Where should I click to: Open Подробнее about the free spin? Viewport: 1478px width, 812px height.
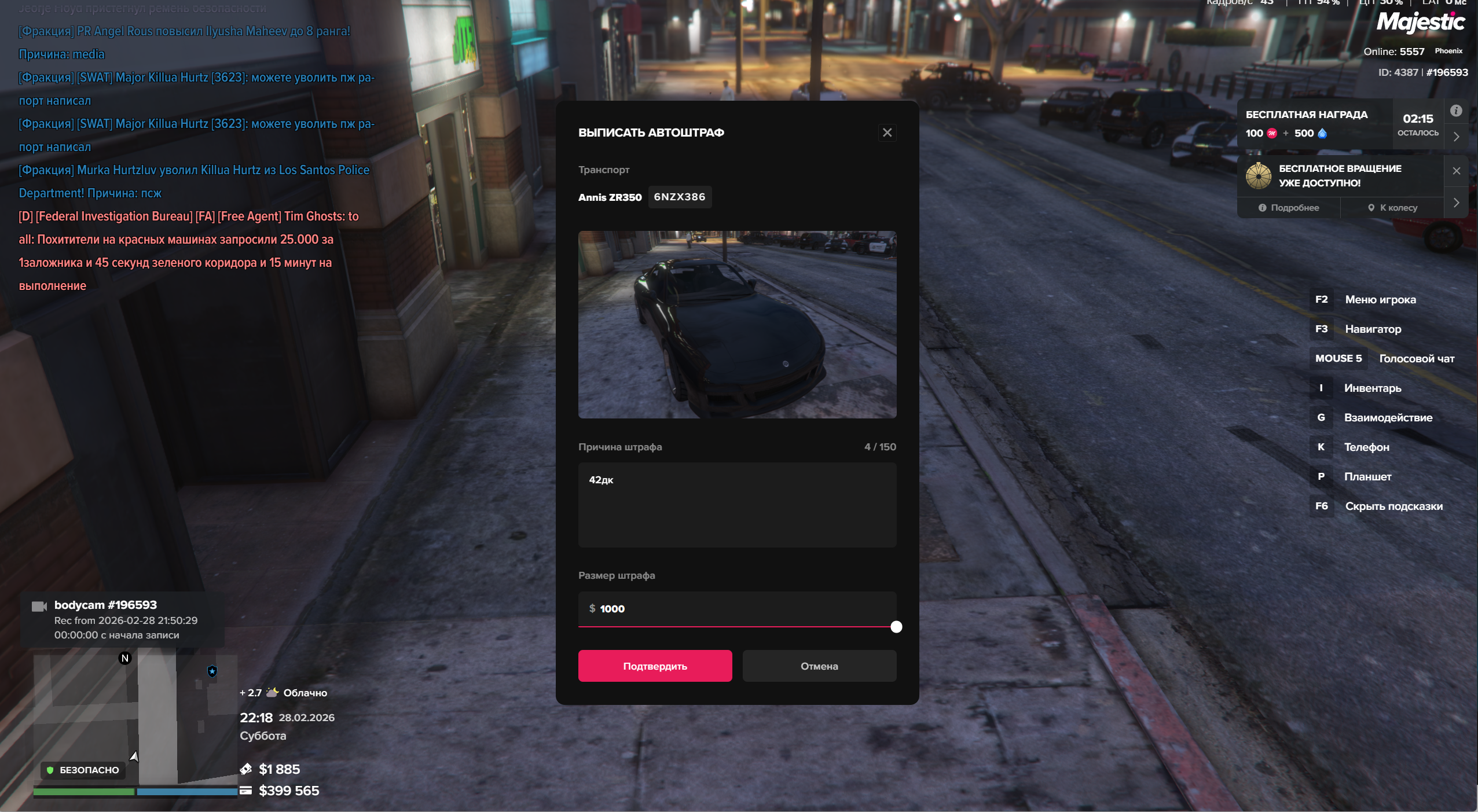(x=1289, y=208)
